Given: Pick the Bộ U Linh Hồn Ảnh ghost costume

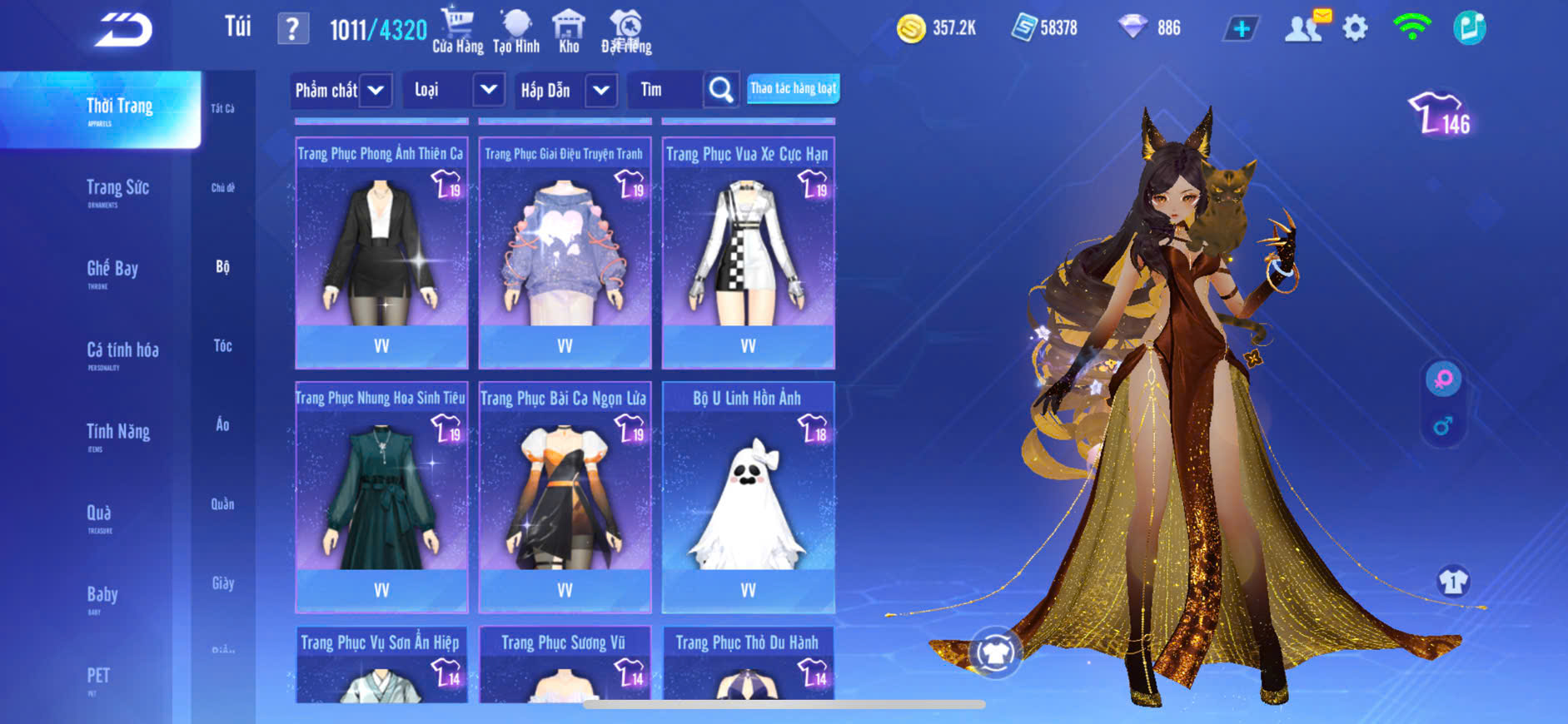Looking at the screenshot, I should coord(748,497).
